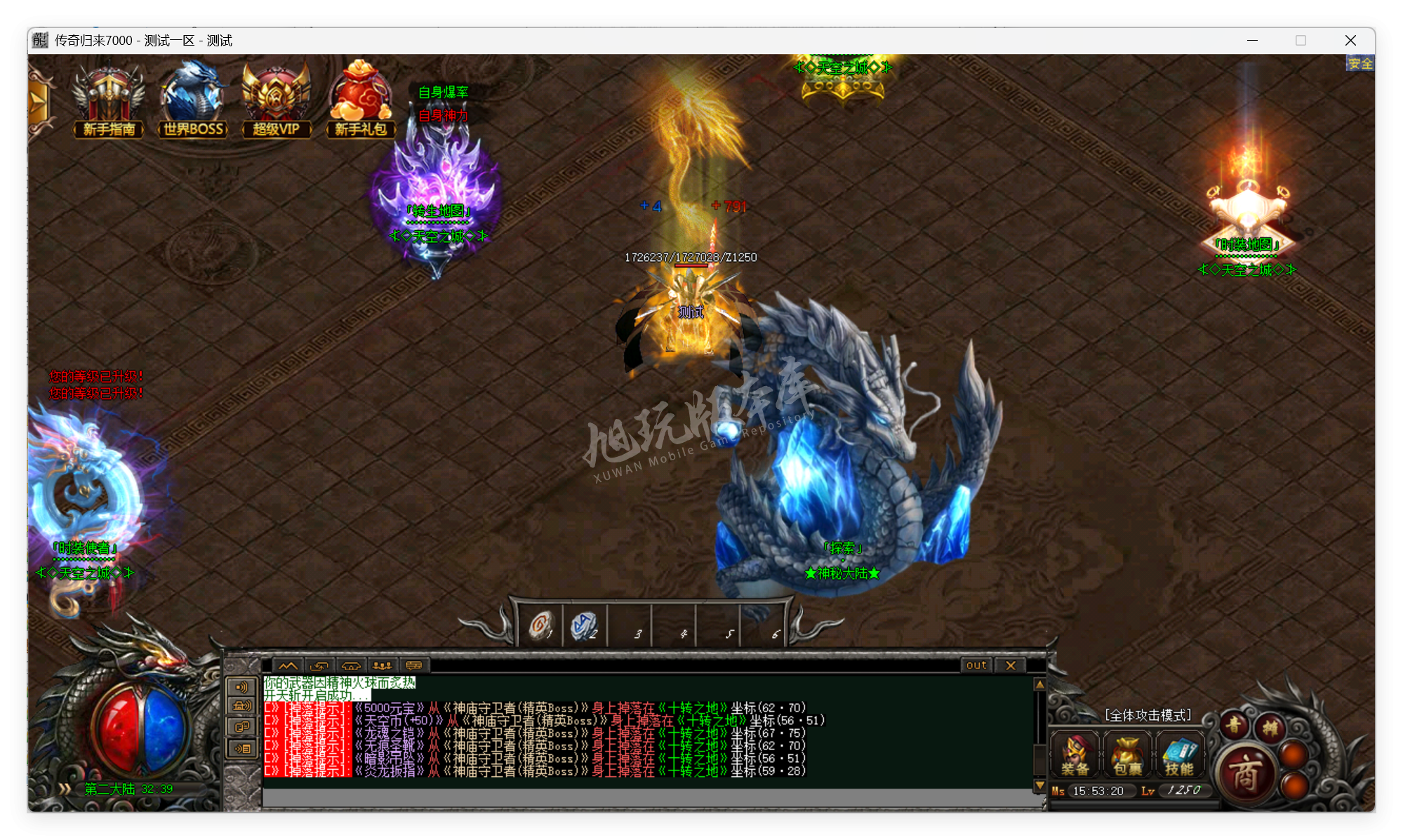Open the 包裹 backpack icon
The width and height of the screenshot is (1403, 840).
[1126, 754]
